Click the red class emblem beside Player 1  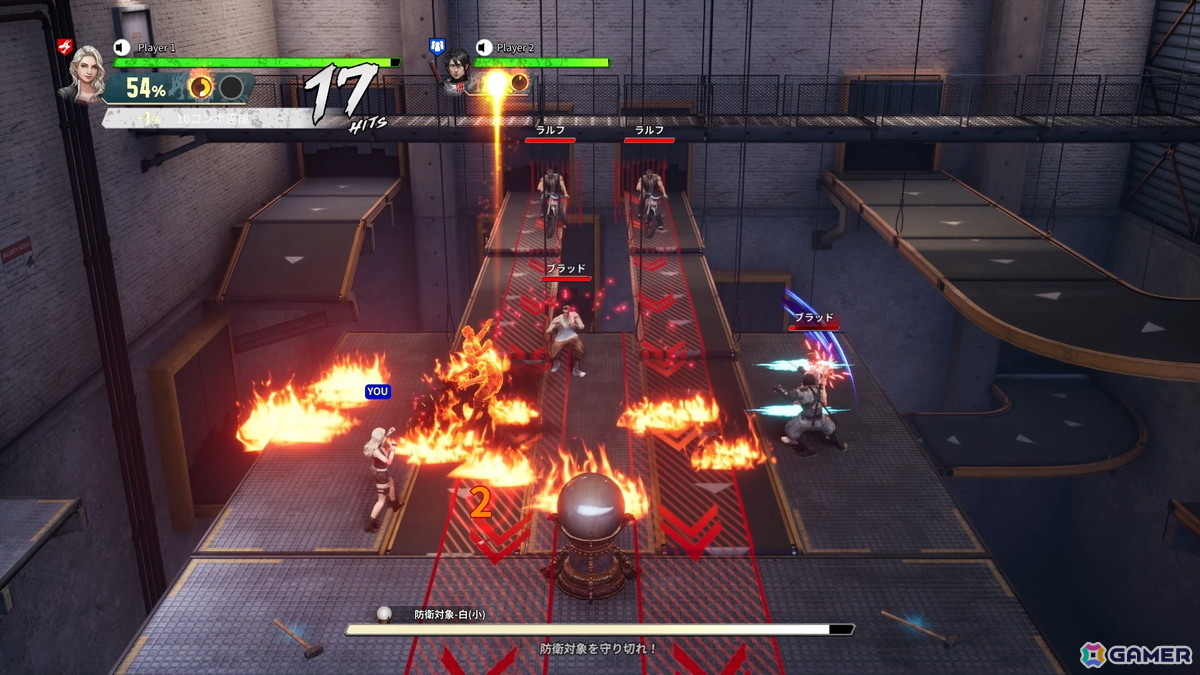click(x=65, y=46)
